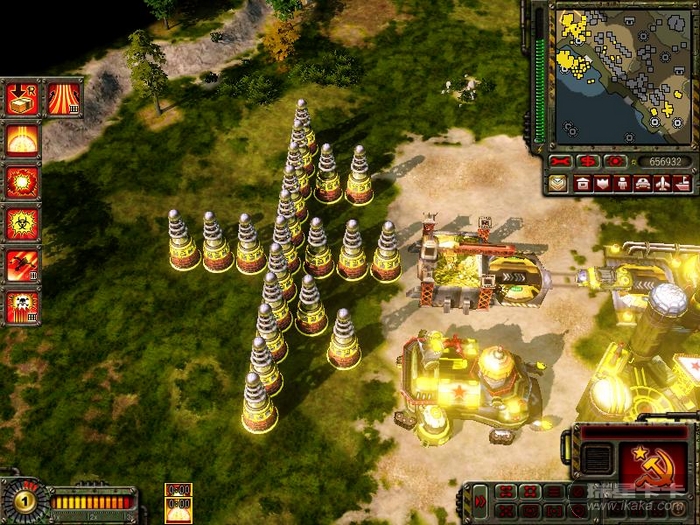Expand the double-arrow command bar toggle
The image size is (700, 525).
pos(478,499)
